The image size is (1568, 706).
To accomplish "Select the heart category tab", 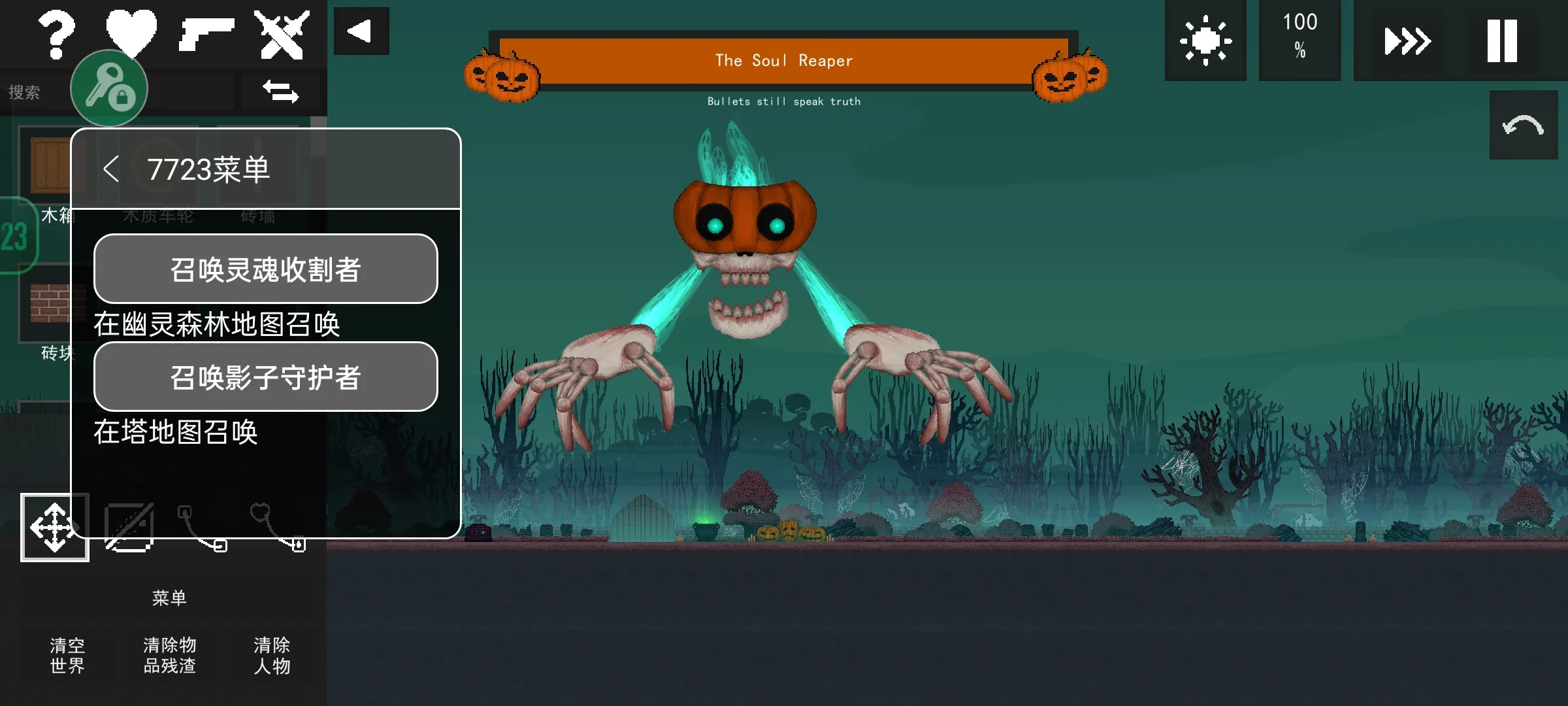I will point(131,31).
